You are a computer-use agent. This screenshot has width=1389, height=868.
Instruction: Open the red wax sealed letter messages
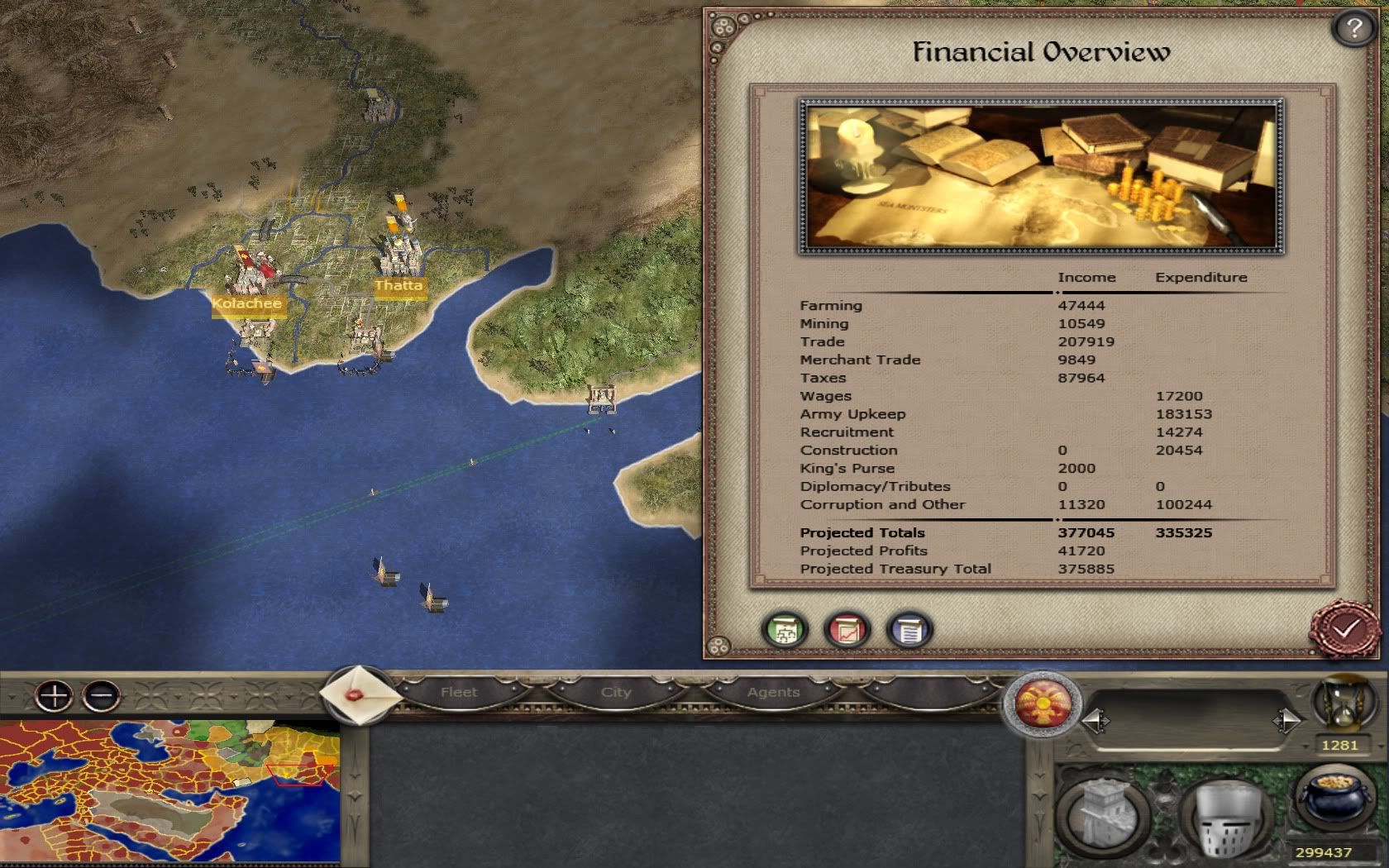358,694
